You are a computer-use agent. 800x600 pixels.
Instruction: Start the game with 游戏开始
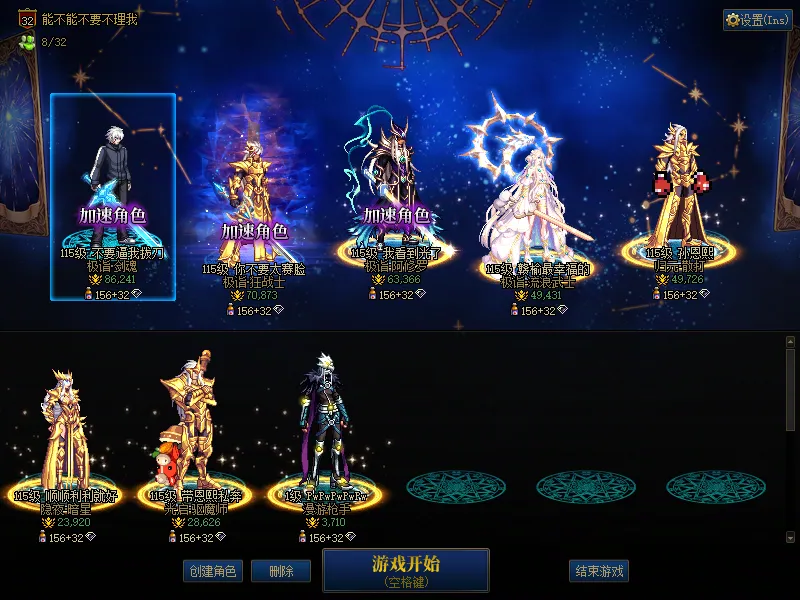tap(405, 569)
